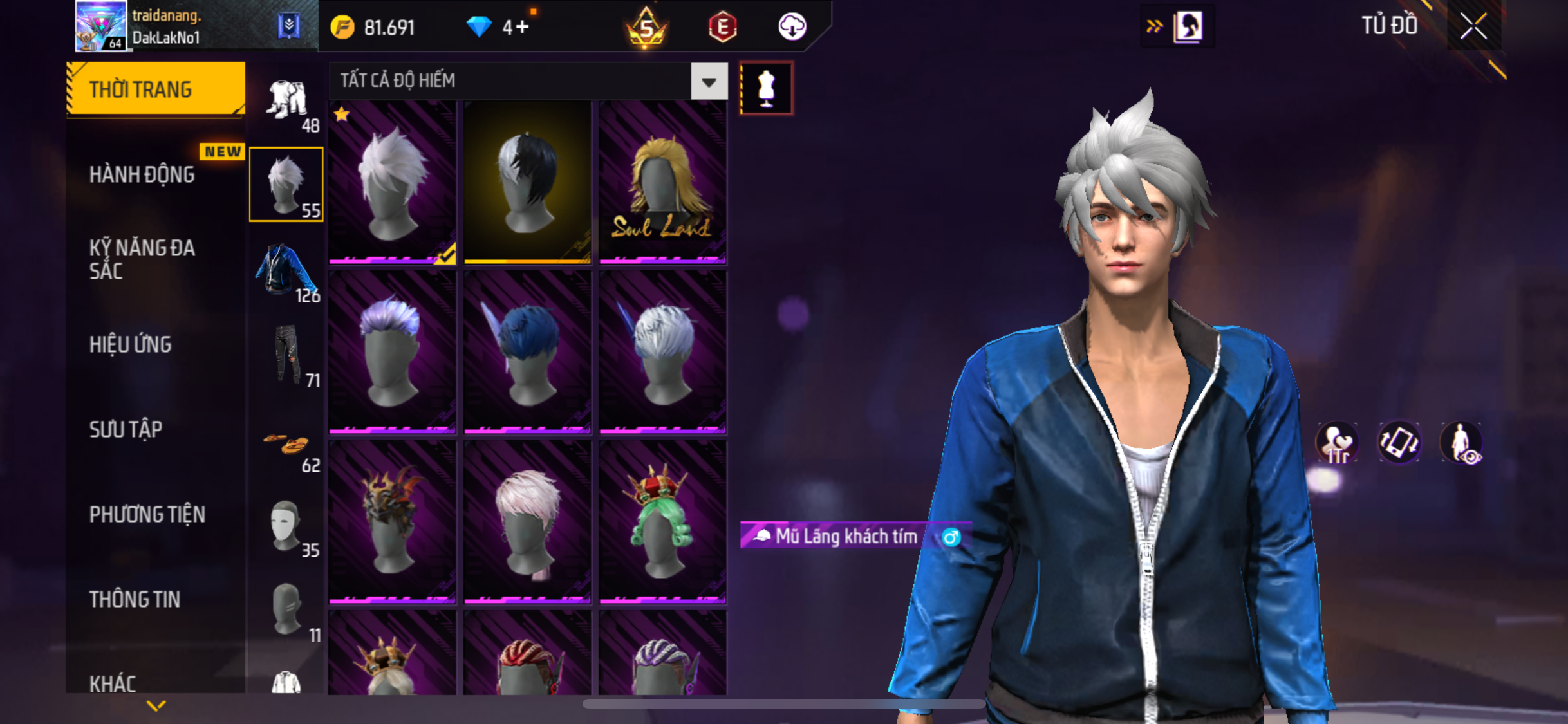This screenshot has width=1568, height=724.
Task: Click the cloud download icon
Action: (x=792, y=27)
